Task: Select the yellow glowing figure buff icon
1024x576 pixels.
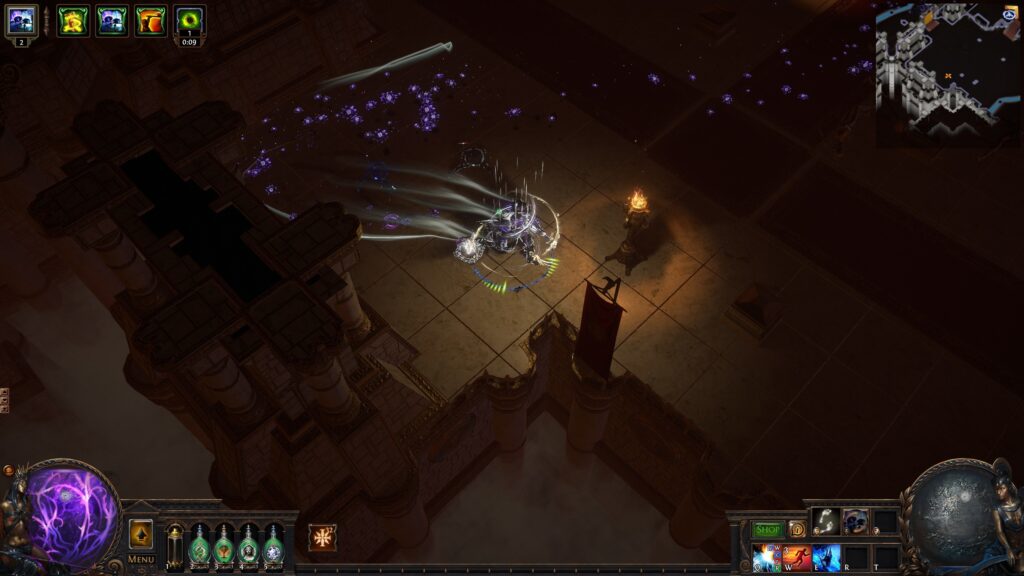Action: pos(72,20)
